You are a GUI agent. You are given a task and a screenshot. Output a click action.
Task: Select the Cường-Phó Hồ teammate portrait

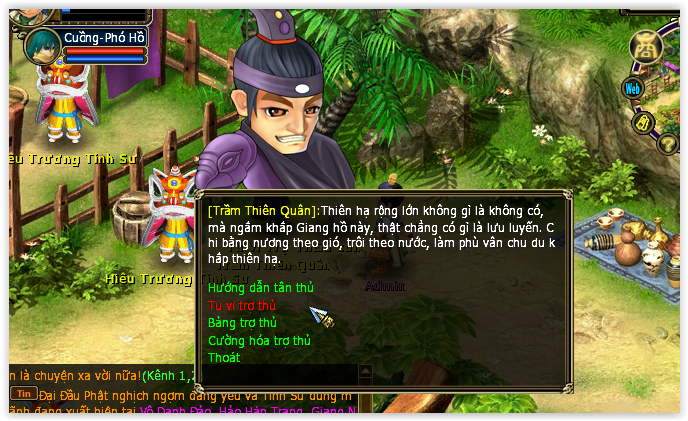(x=42, y=45)
